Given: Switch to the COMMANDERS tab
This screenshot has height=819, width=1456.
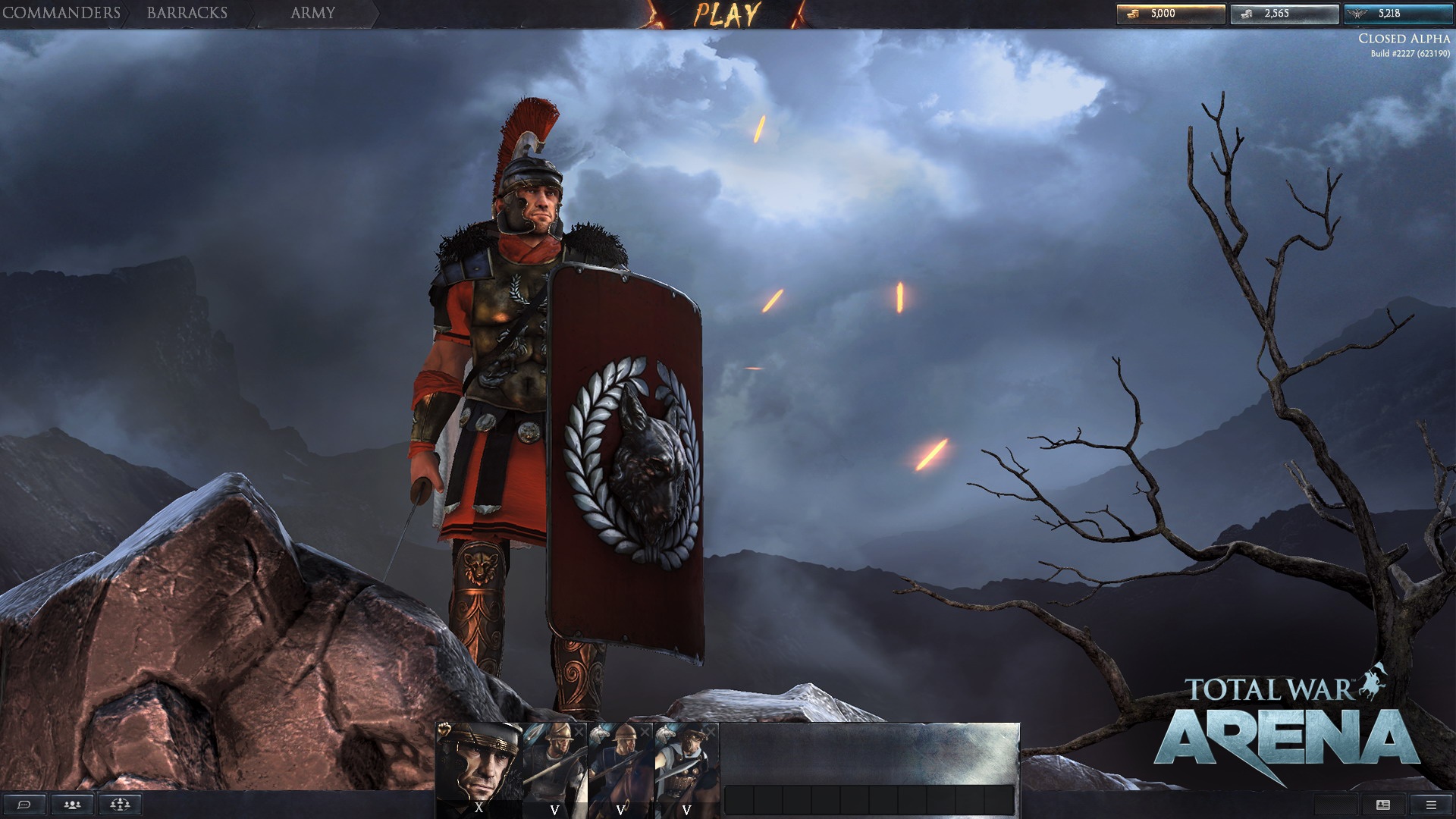Looking at the screenshot, I should pyautogui.click(x=61, y=12).
